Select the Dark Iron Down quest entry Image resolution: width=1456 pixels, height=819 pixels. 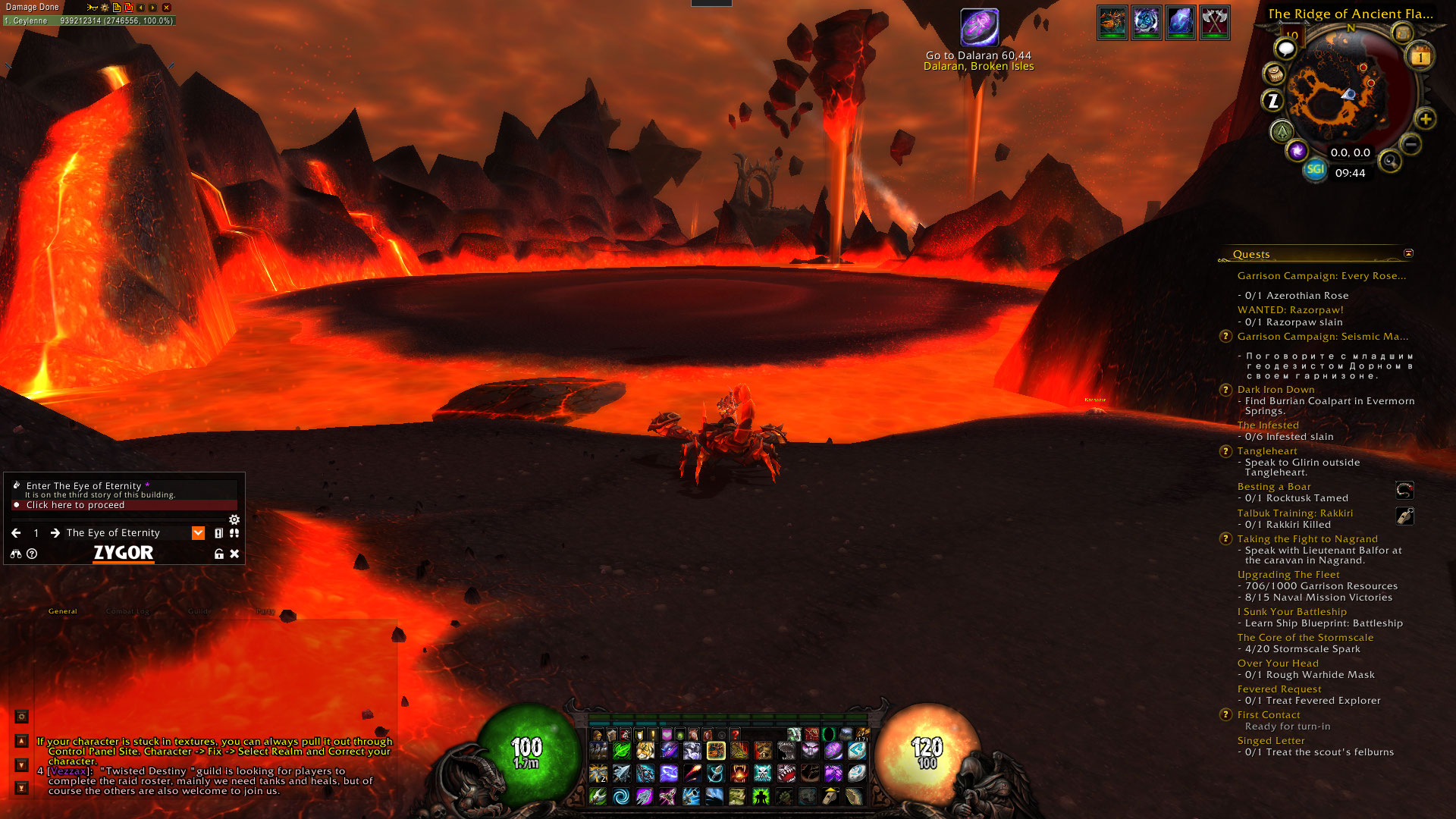pyautogui.click(x=1276, y=390)
